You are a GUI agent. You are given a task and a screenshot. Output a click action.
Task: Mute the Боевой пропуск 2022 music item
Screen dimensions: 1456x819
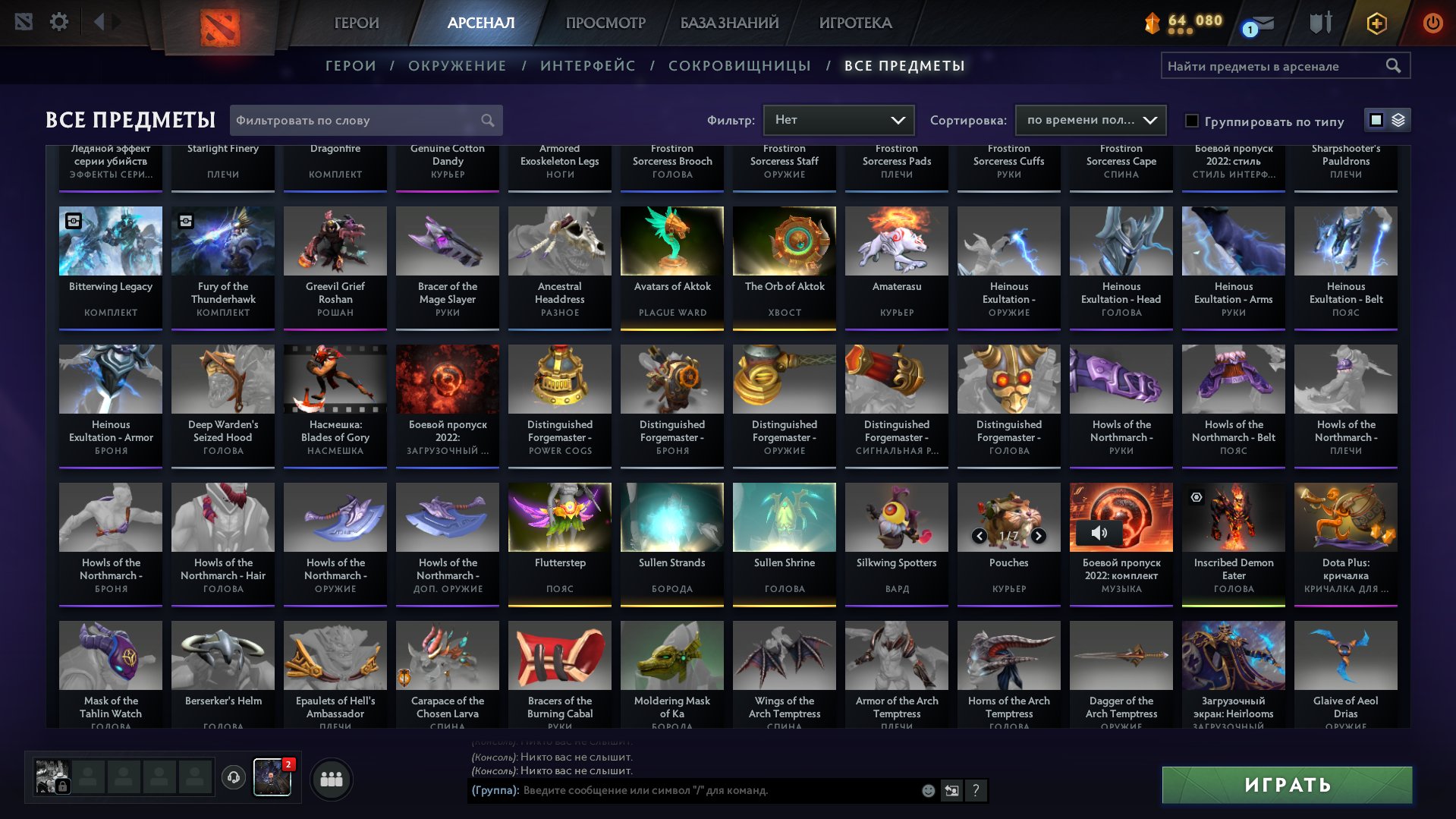tap(1099, 534)
